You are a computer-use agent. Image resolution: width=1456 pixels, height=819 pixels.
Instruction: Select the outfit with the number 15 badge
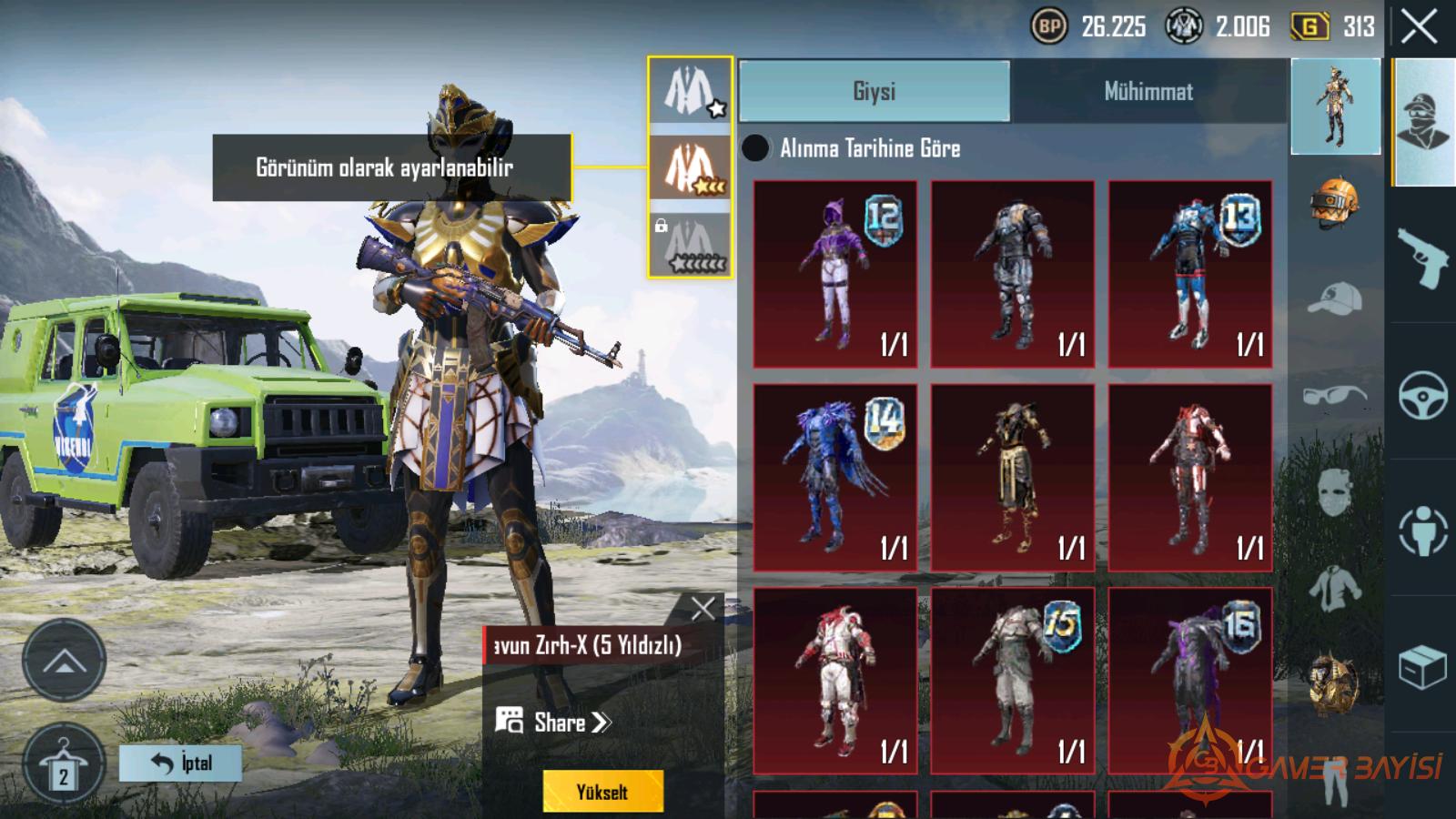[1013, 682]
